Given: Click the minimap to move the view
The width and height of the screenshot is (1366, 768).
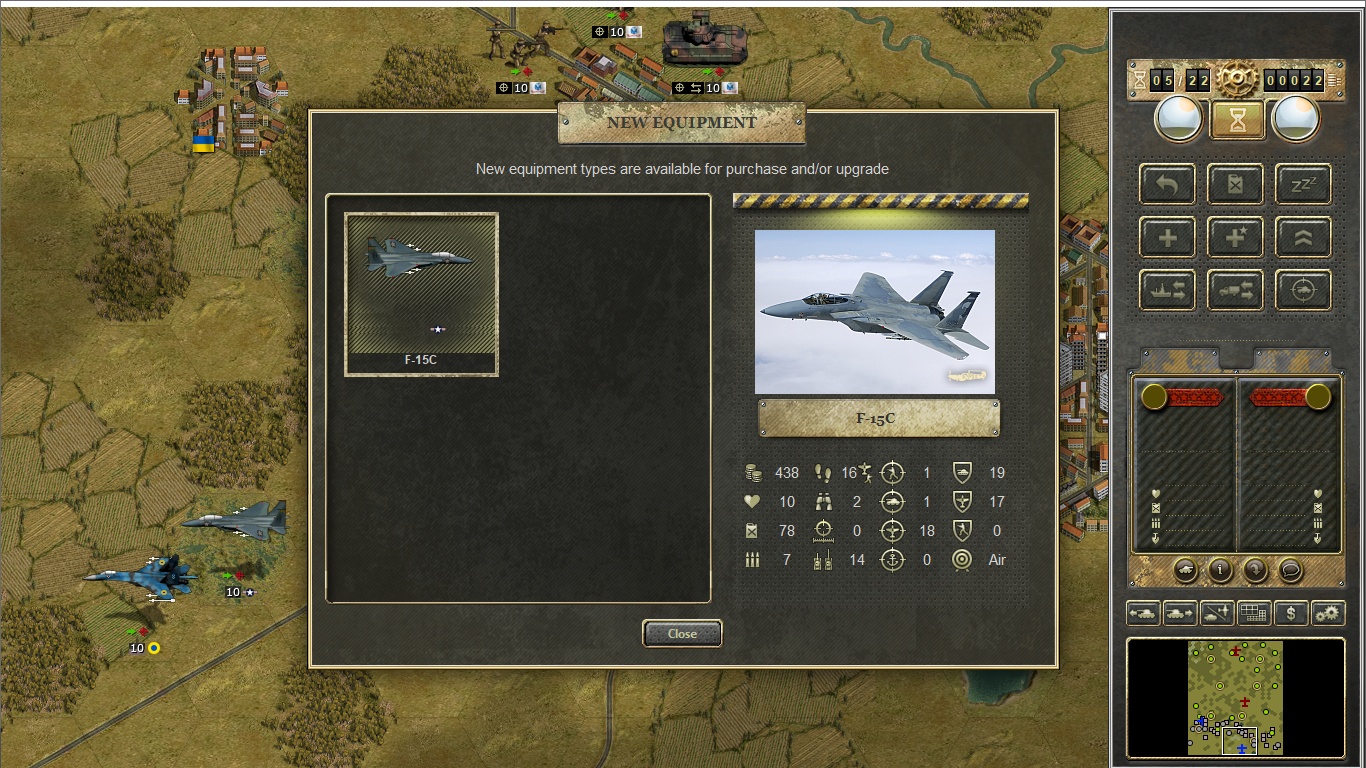Looking at the screenshot, I should tap(1236, 697).
